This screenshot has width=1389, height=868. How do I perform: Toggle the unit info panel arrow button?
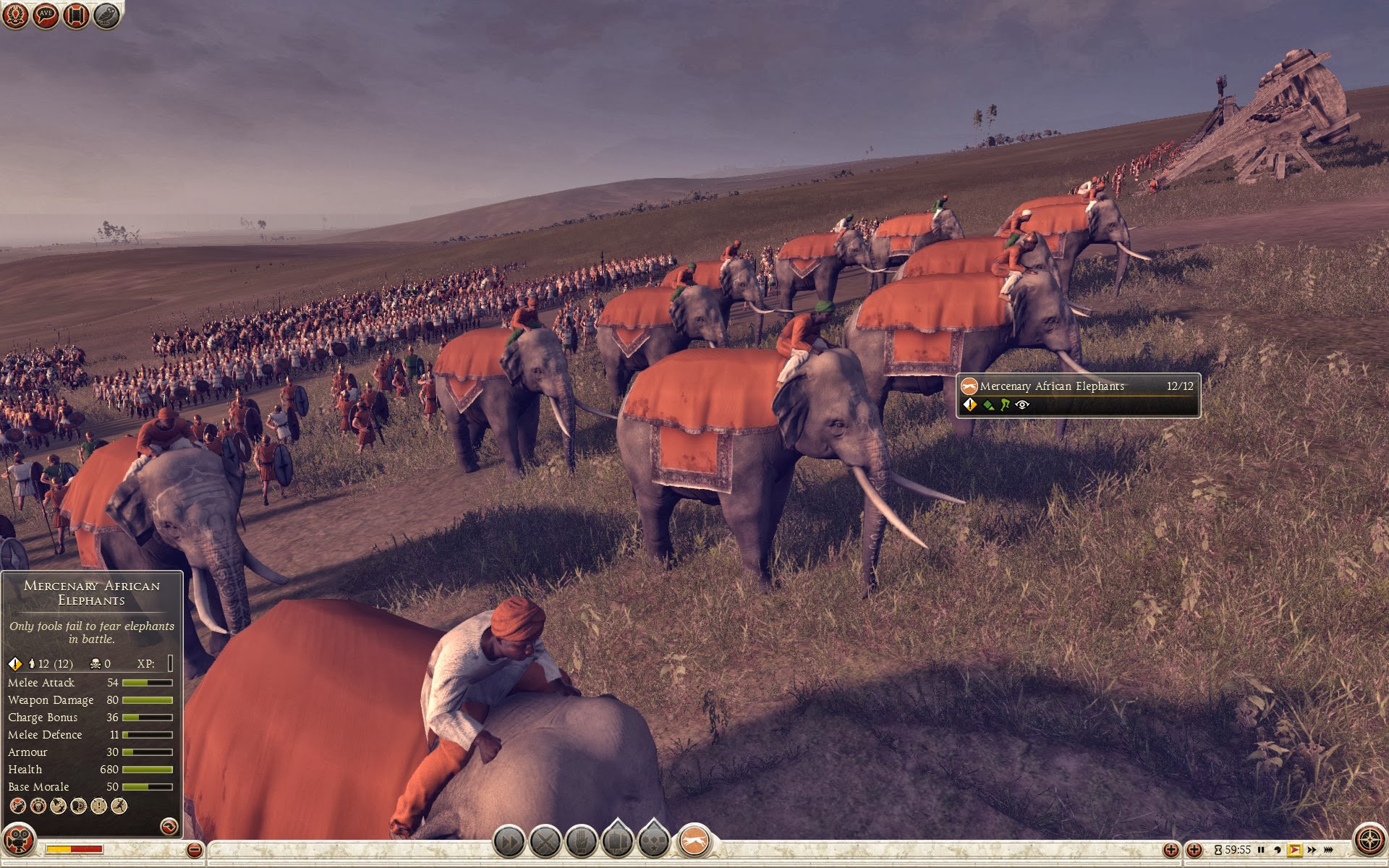tap(169, 826)
